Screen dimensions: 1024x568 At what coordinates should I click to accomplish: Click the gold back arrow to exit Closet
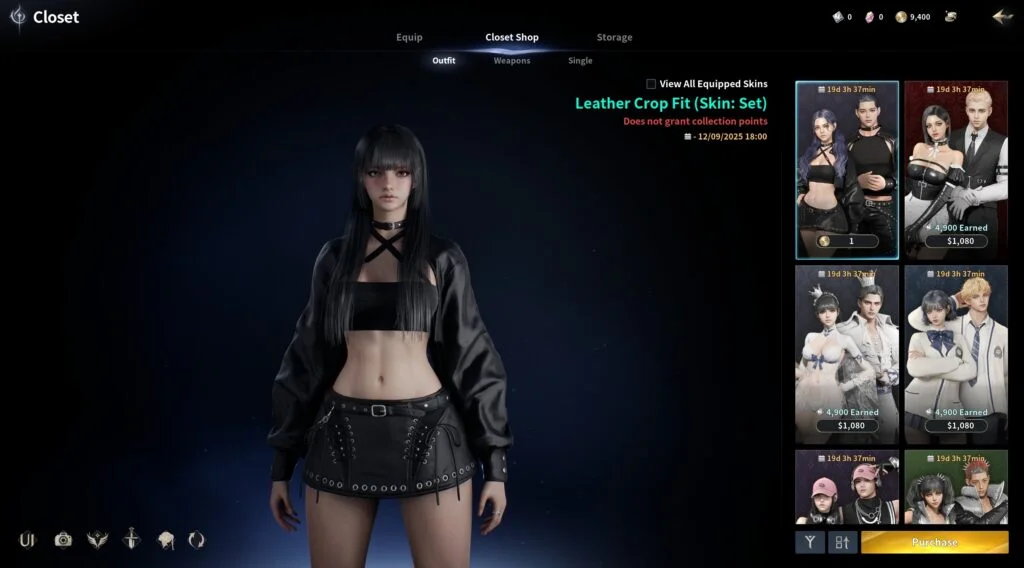(1002, 16)
